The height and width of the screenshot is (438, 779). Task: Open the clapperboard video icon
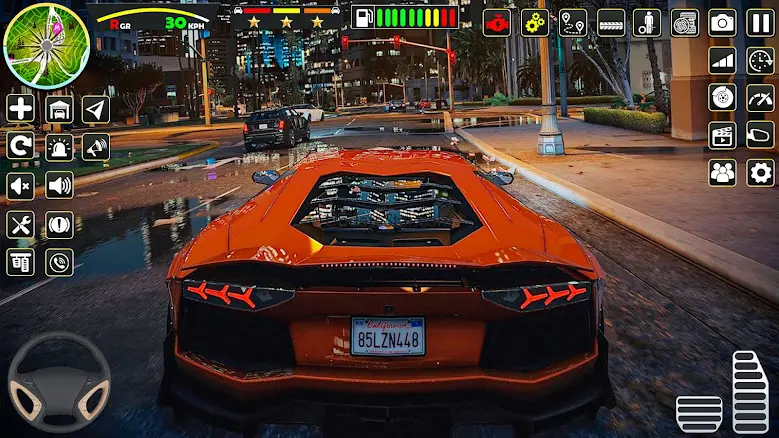coord(722,135)
